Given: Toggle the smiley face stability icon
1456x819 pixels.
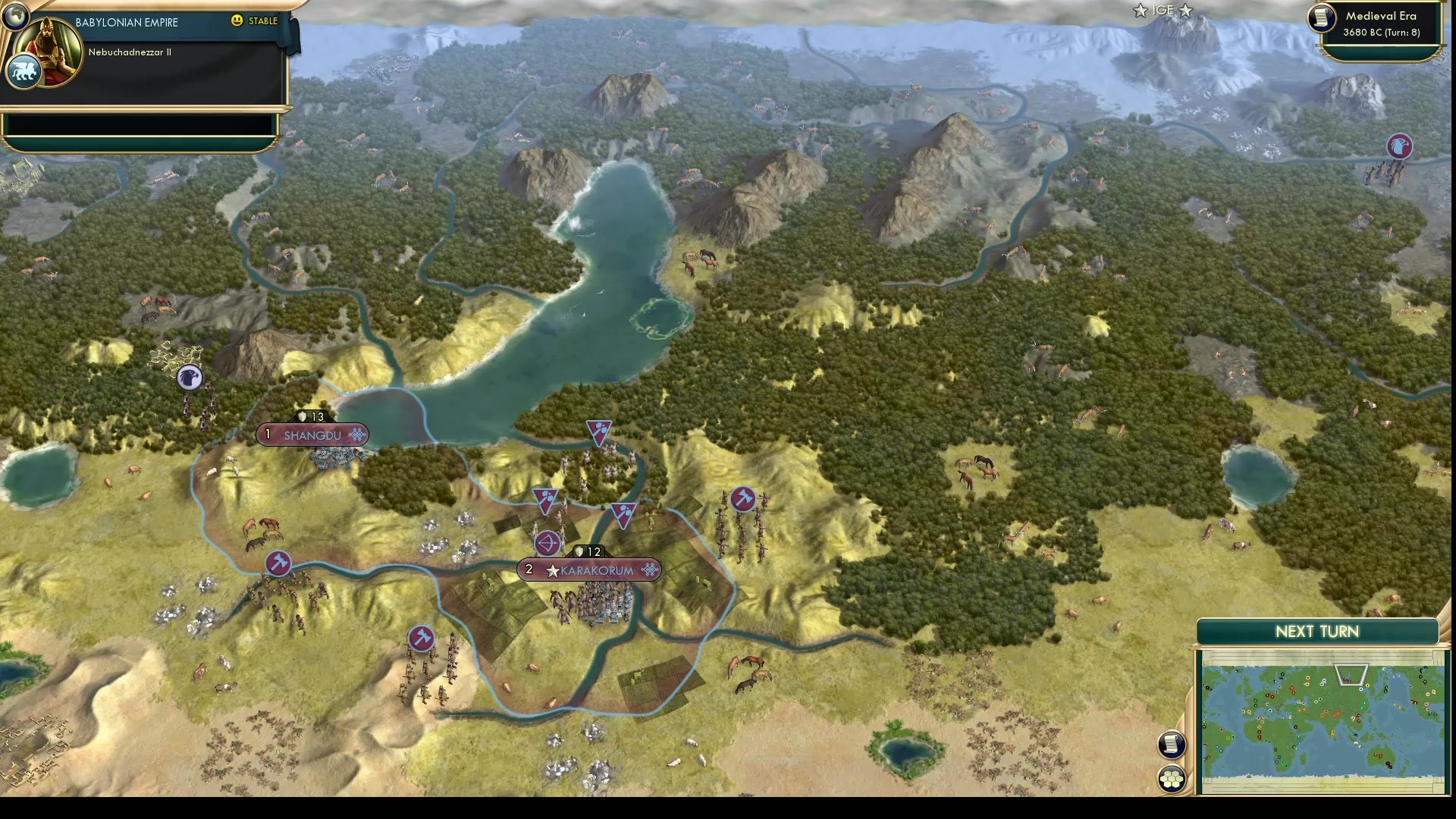Looking at the screenshot, I should [237, 21].
